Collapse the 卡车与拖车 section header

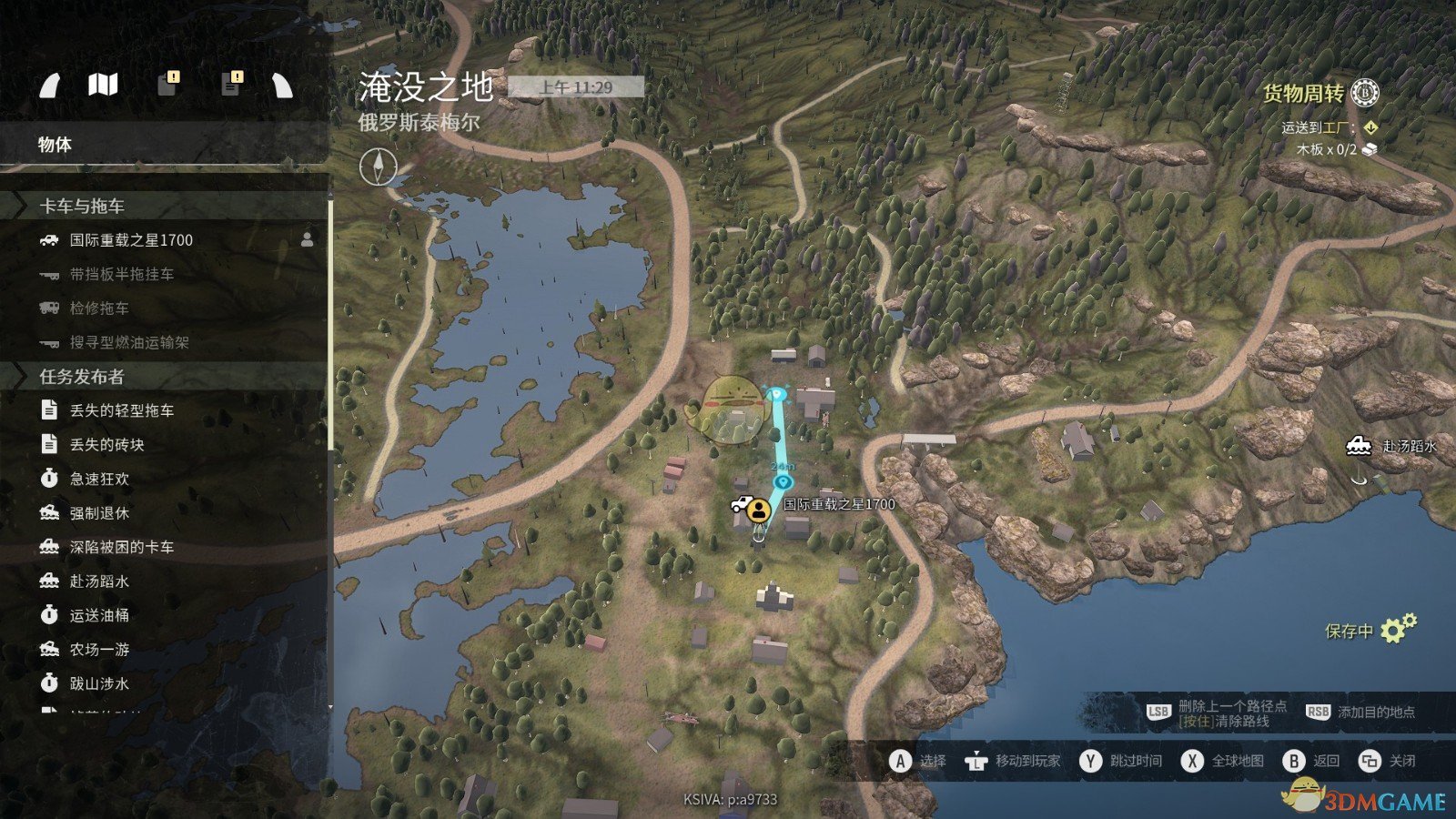pos(82,207)
